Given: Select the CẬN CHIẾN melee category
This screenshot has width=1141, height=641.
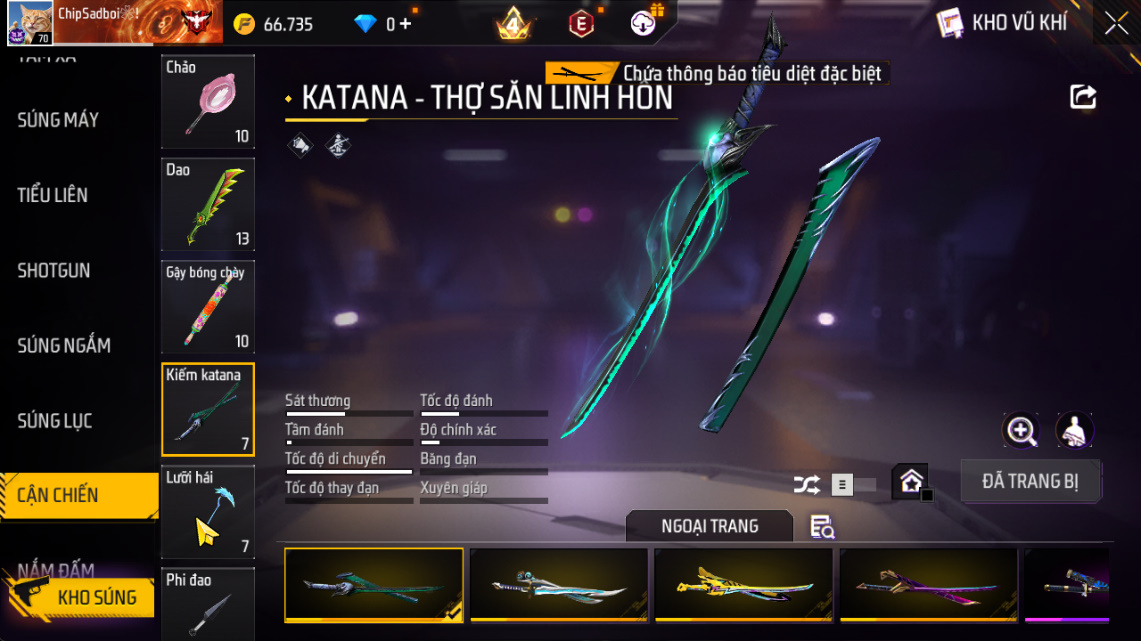Looking at the screenshot, I should point(58,495).
